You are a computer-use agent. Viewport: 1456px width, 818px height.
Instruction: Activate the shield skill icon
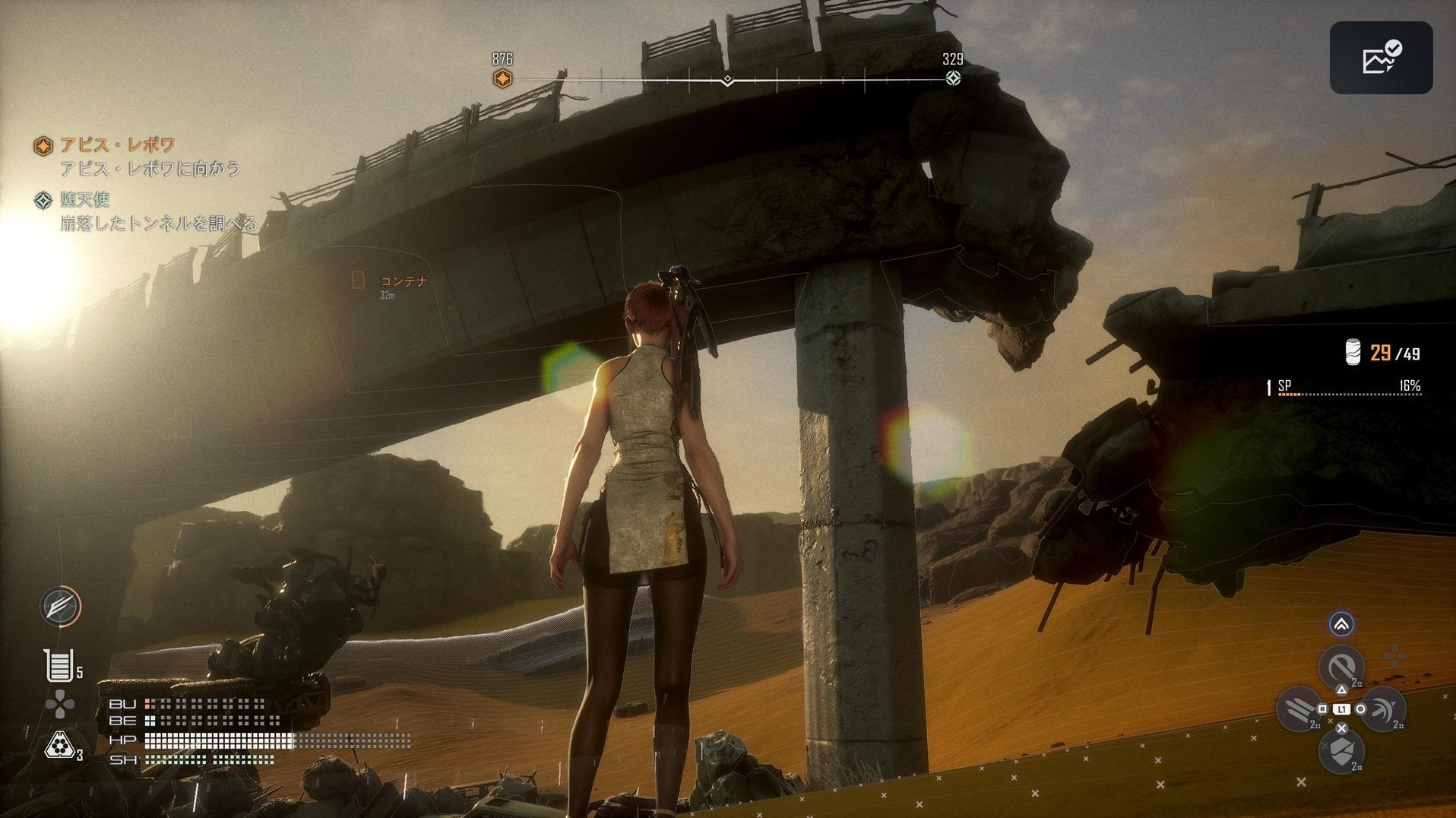point(1341,751)
